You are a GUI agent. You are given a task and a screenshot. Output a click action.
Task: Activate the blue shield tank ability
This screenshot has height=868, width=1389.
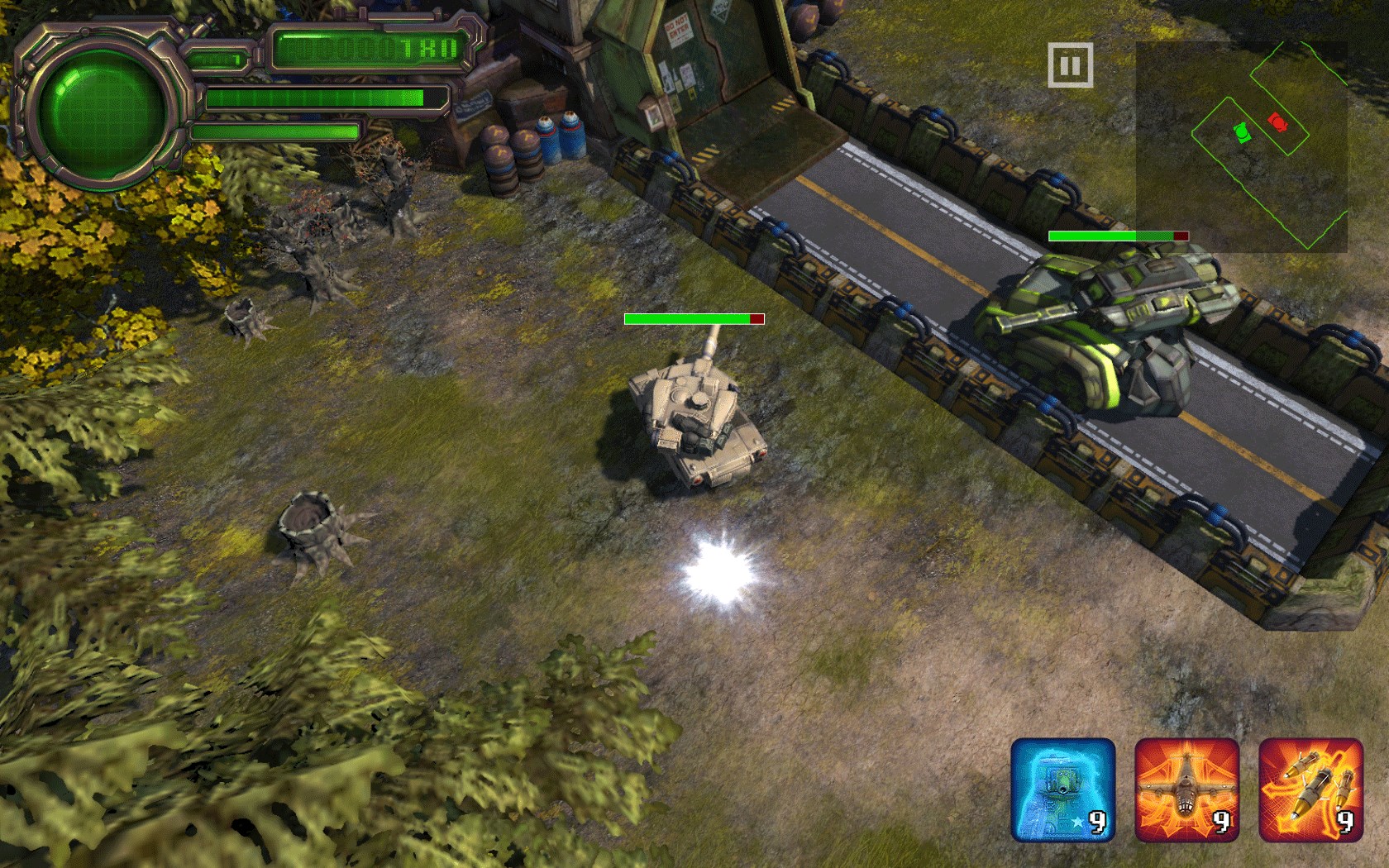1063,789
